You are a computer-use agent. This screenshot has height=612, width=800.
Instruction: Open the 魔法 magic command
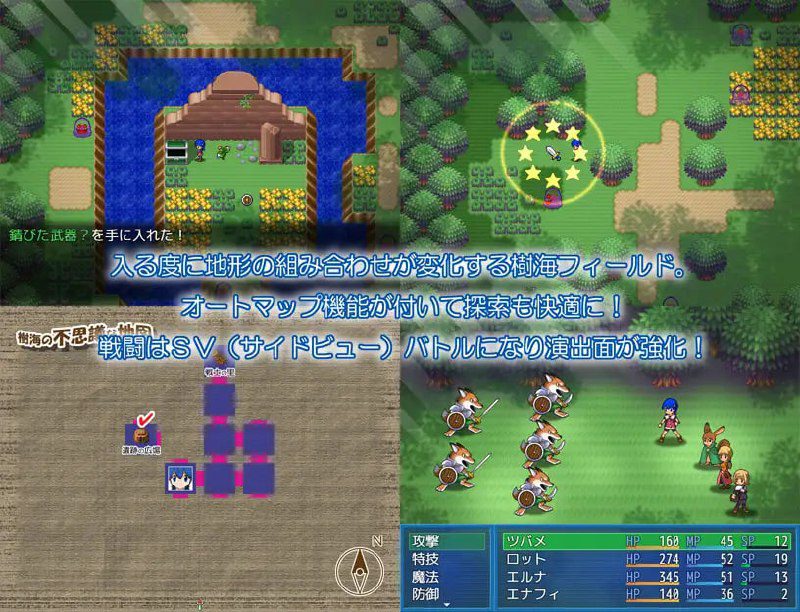426,577
